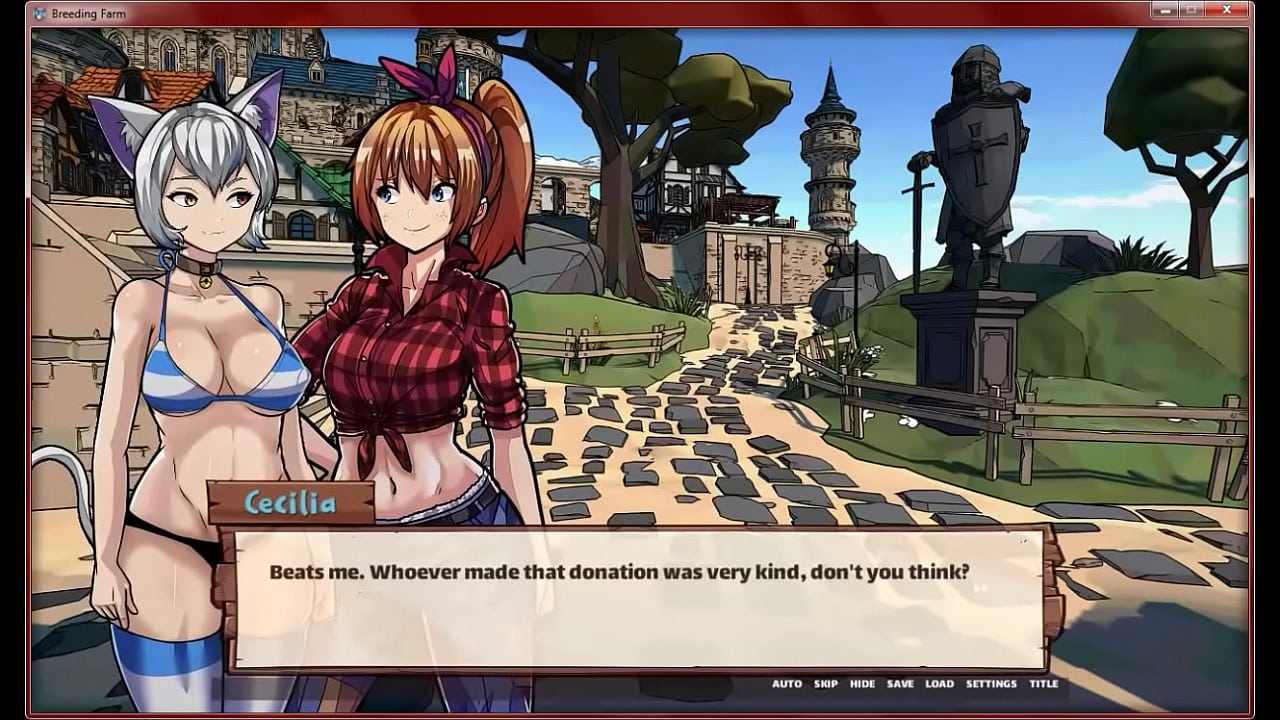Hide the dialogue box with HIDE
This screenshot has width=1280, height=720.
(862, 684)
